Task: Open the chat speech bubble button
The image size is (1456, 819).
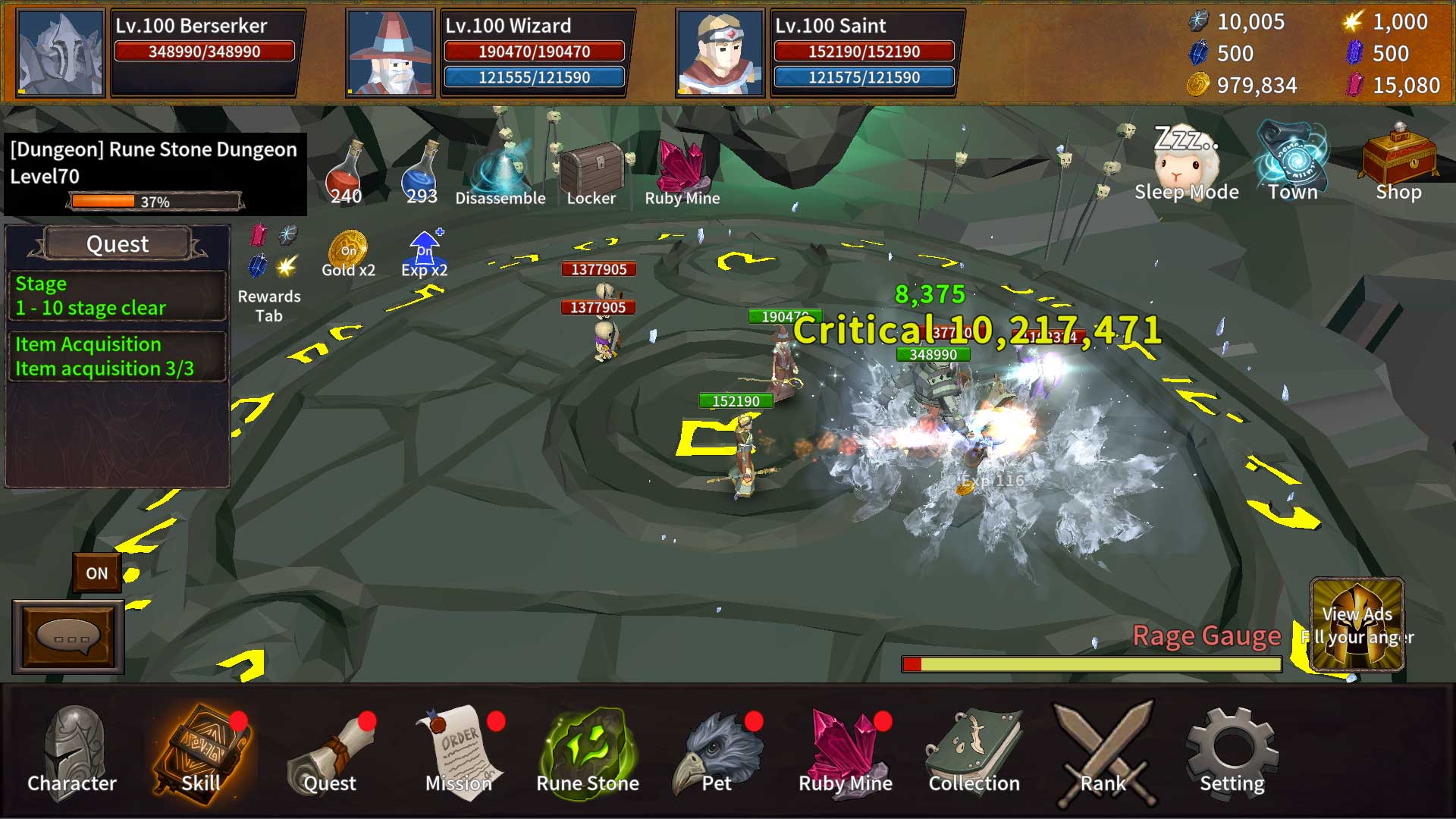Action: point(68,637)
